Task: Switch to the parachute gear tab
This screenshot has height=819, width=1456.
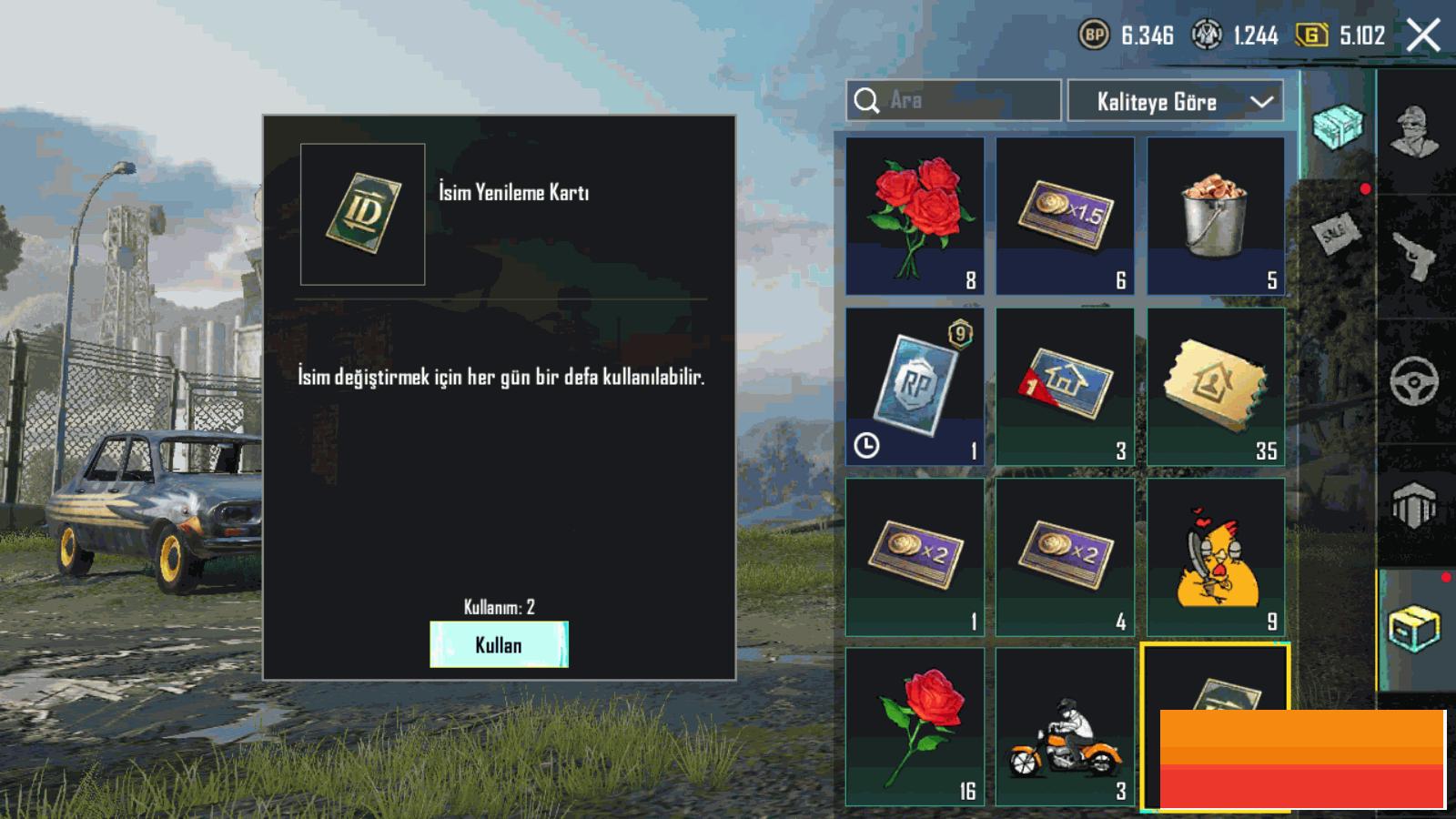Action: pos(1415,505)
